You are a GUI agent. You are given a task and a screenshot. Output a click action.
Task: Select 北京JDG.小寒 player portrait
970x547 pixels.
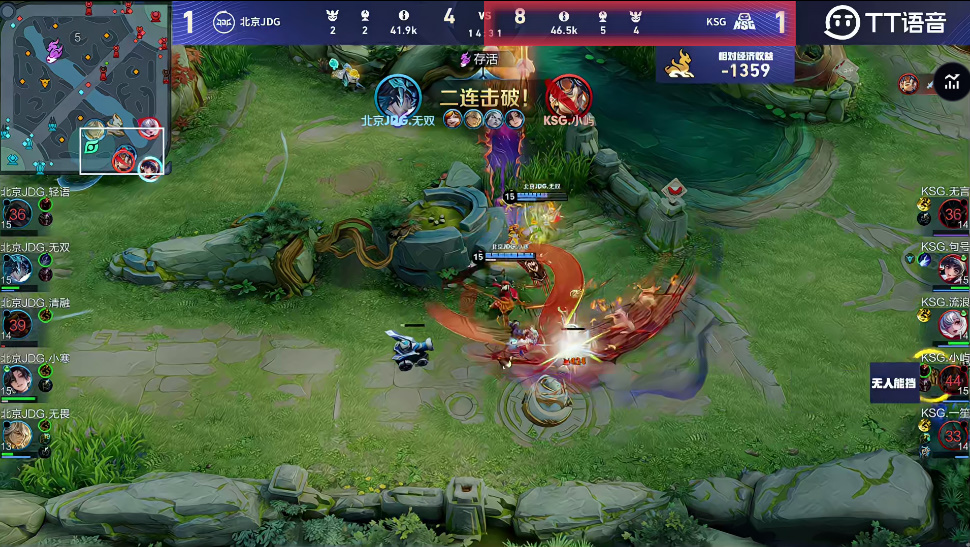coord(18,379)
